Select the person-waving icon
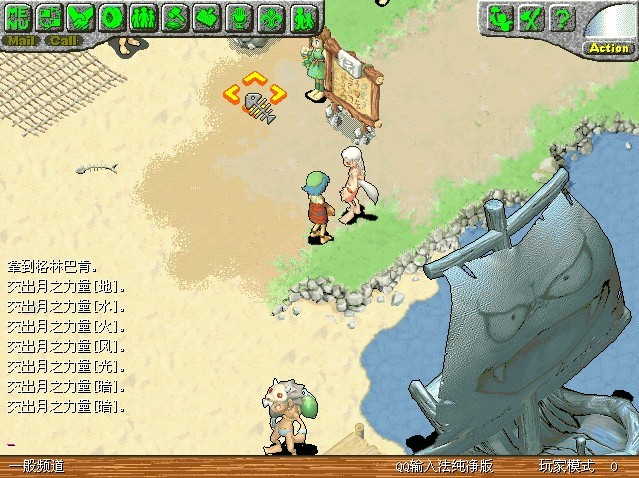 (502, 17)
